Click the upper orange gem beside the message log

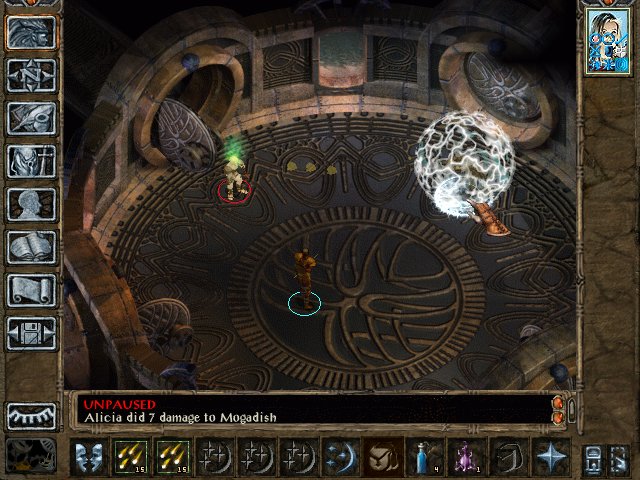click(x=558, y=402)
